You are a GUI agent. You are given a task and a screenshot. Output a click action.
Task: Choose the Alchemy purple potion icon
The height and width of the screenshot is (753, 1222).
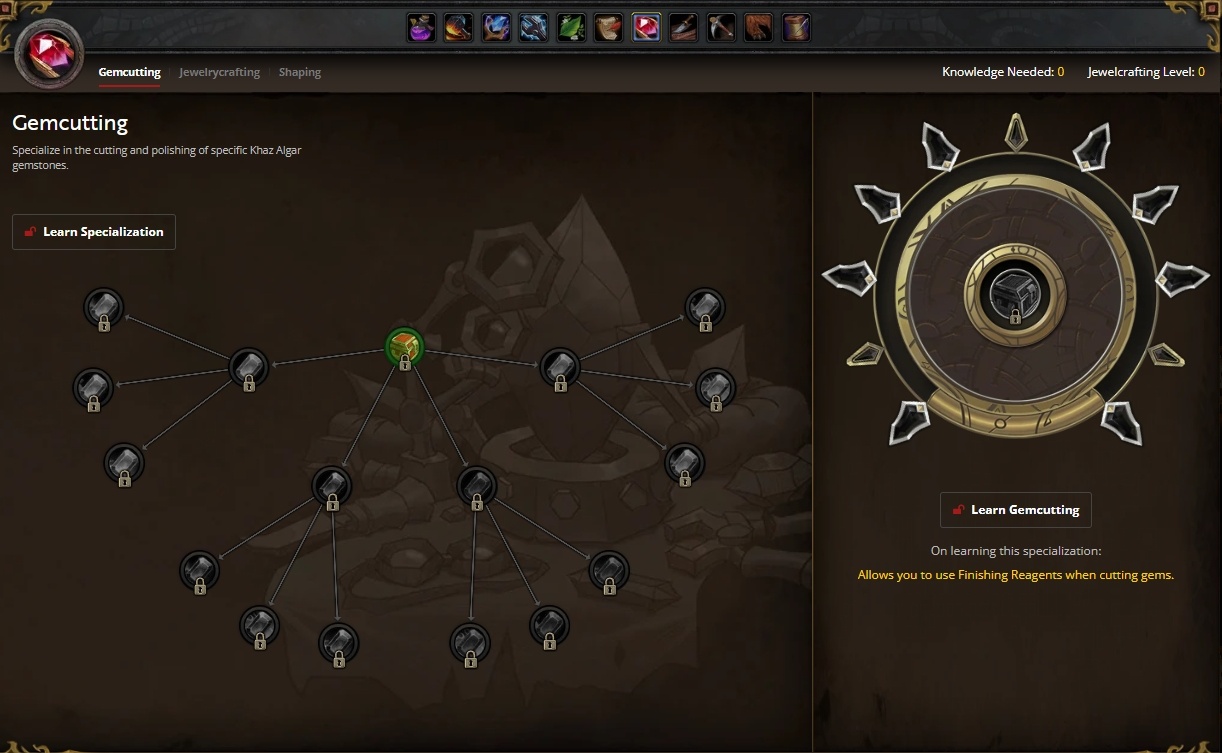pos(421,27)
